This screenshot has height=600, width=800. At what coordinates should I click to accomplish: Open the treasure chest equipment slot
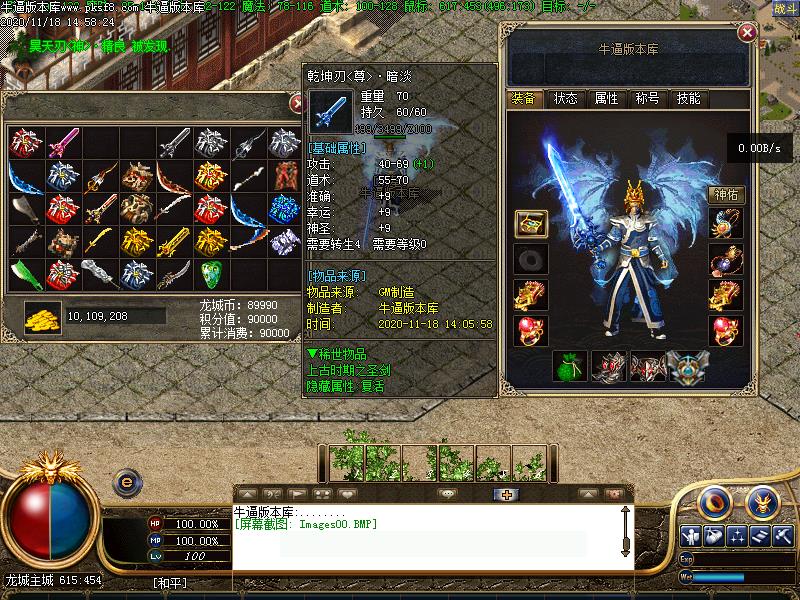point(531,224)
